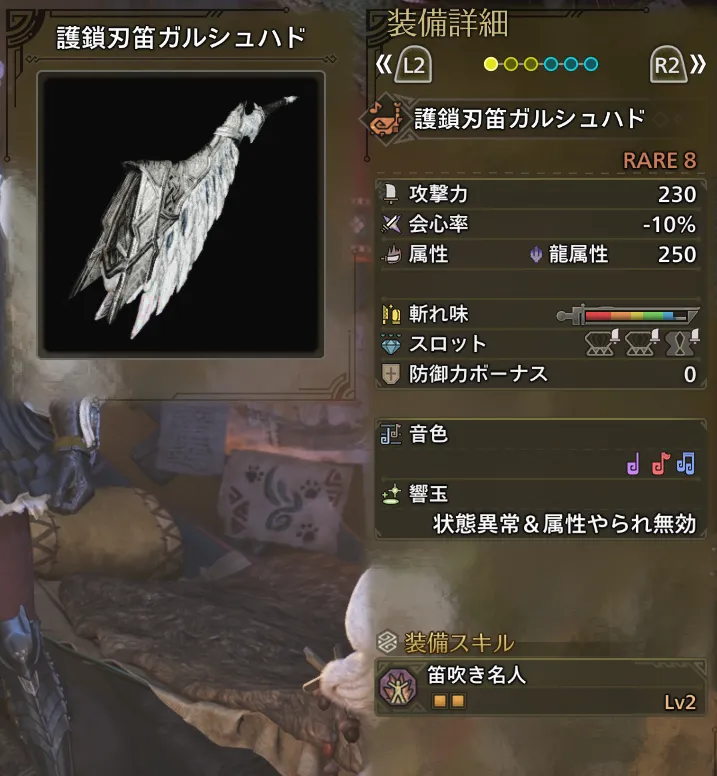The height and width of the screenshot is (776, 717).
Task: Select the 響玉 echo bubble effect row
Action: pos(539,508)
